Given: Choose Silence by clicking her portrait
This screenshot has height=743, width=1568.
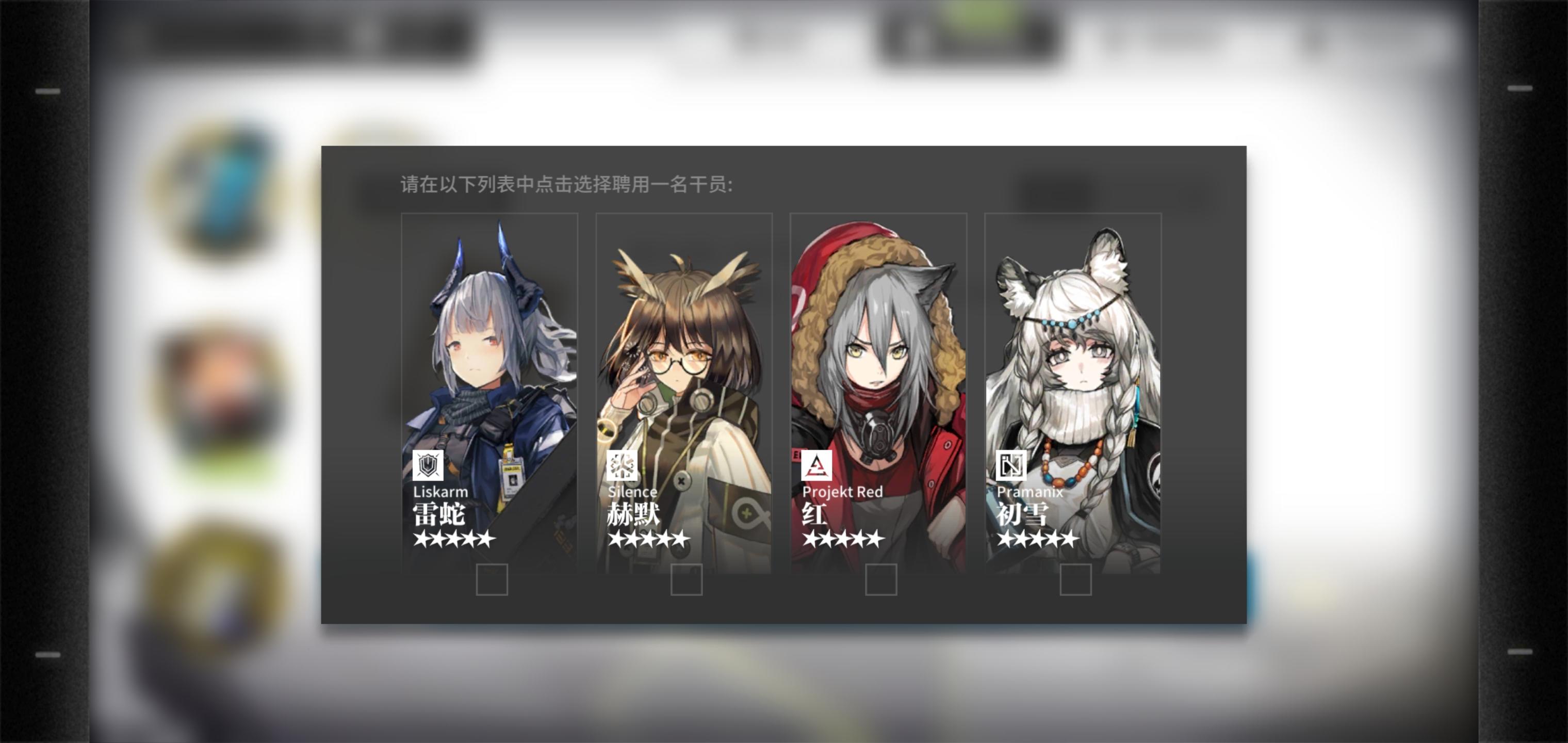Looking at the screenshot, I should coord(685,341).
